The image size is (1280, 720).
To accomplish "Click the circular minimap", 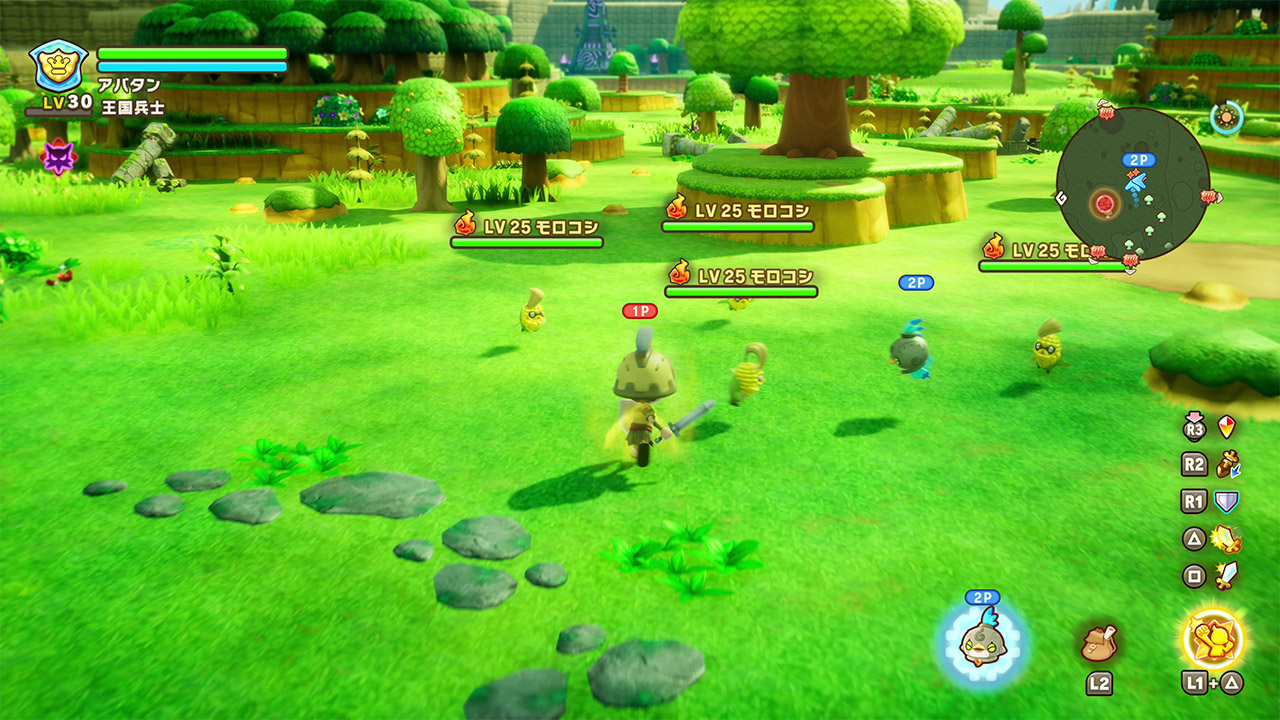I will (x=1132, y=184).
